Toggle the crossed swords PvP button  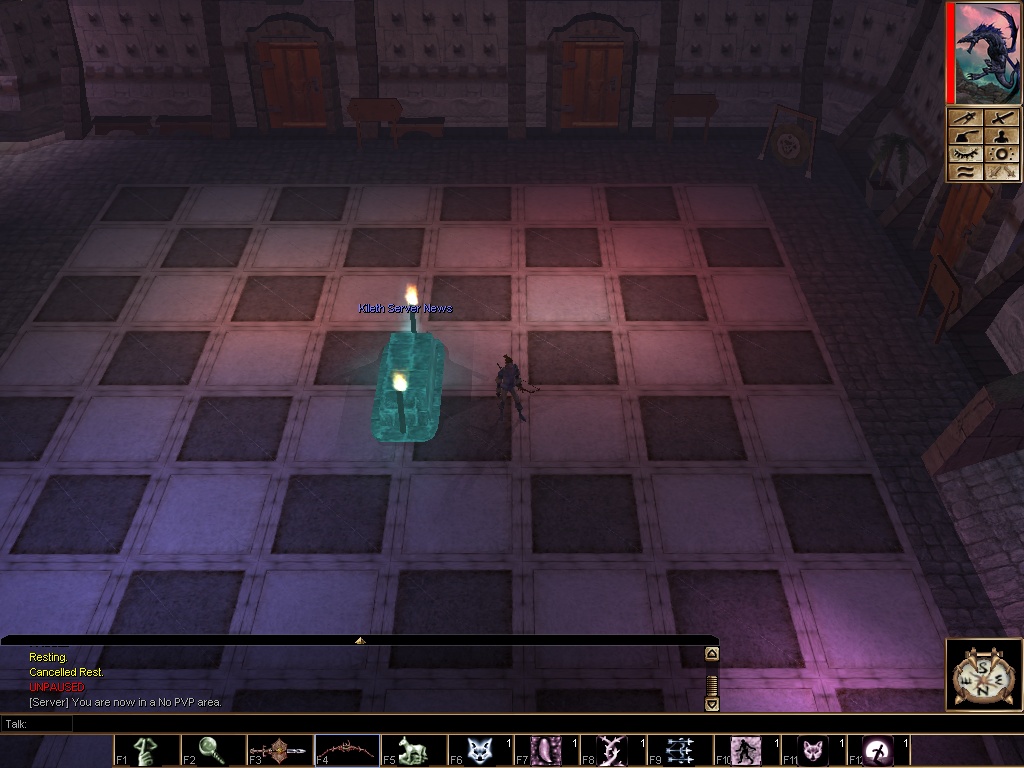coord(1002,172)
